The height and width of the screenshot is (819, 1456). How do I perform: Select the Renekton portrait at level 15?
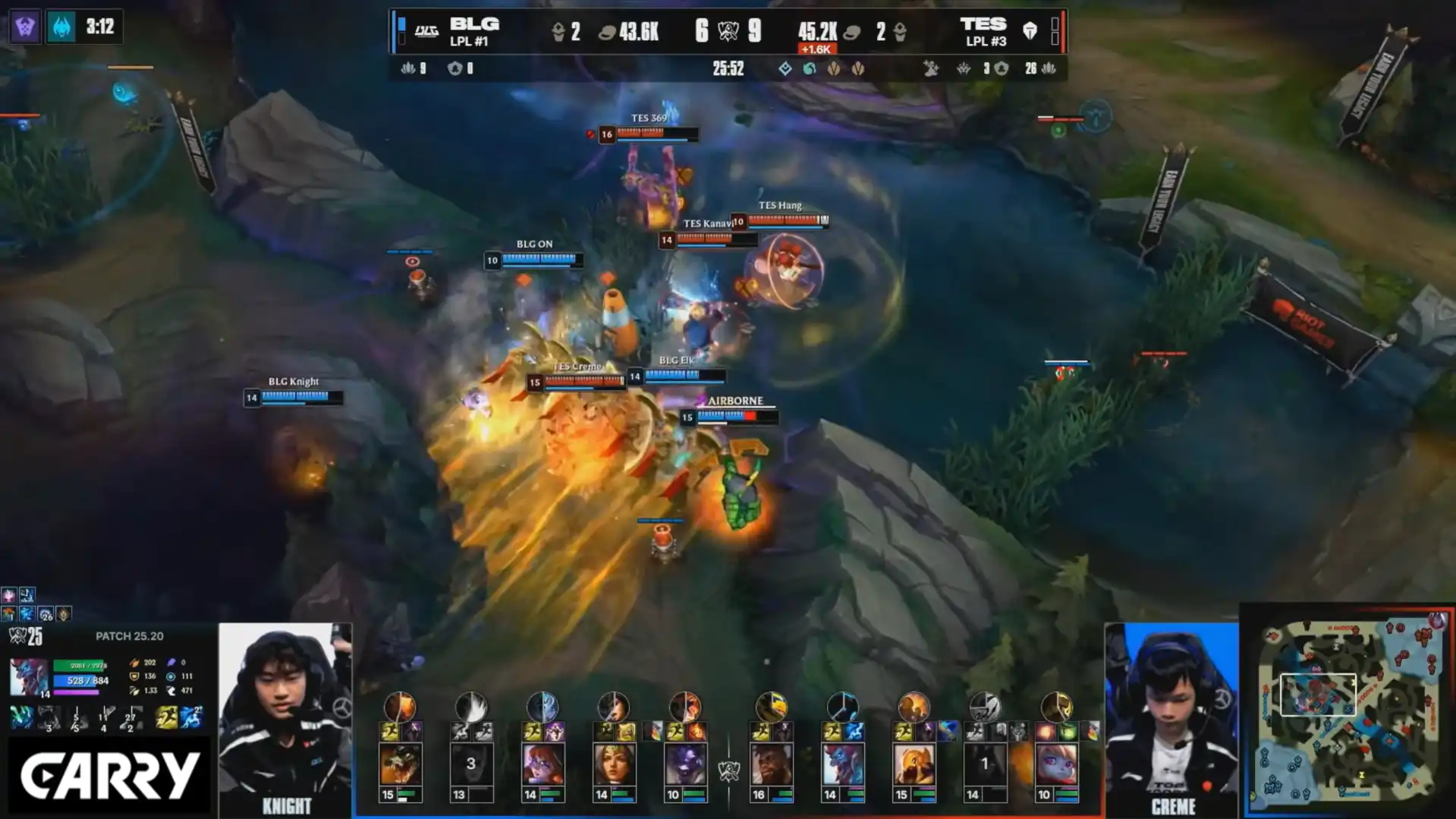(x=400, y=764)
